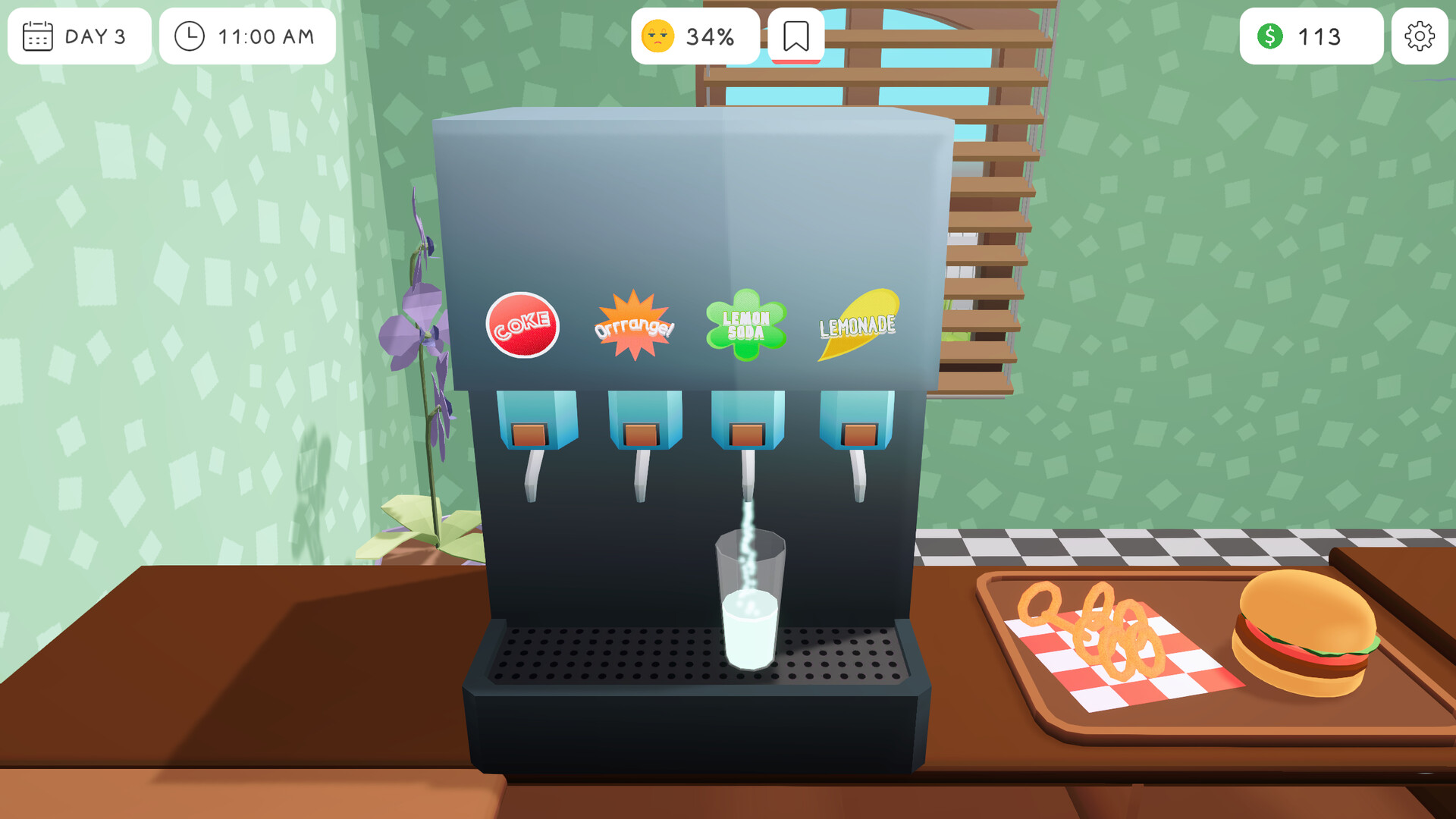
Task: Click the green dollar coin icon
Action: [x=1271, y=36]
